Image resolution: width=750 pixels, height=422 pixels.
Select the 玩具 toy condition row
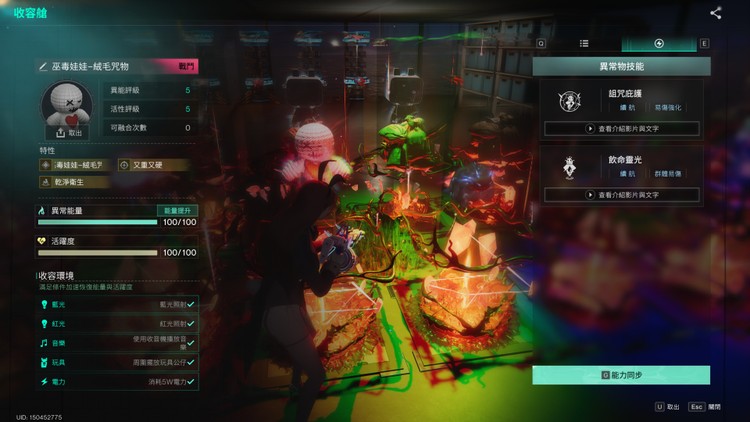(x=117, y=362)
